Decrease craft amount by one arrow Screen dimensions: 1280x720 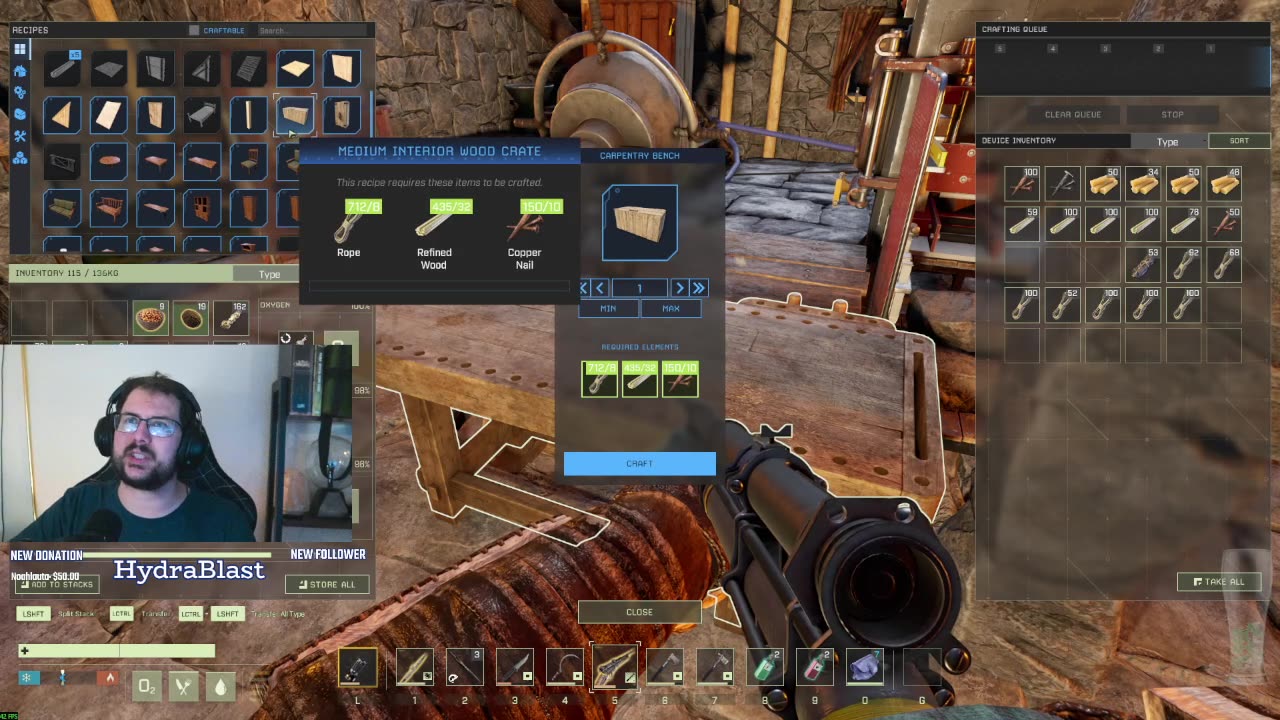(x=600, y=288)
